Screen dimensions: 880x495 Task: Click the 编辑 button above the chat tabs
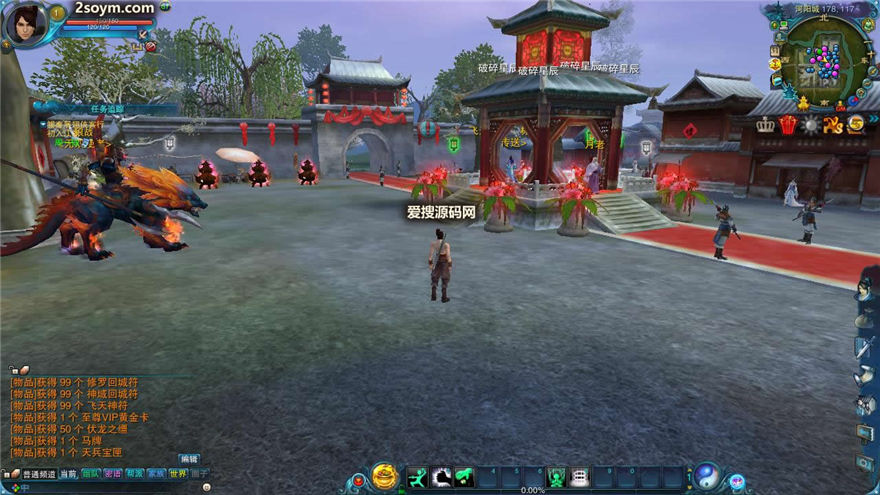(189, 459)
